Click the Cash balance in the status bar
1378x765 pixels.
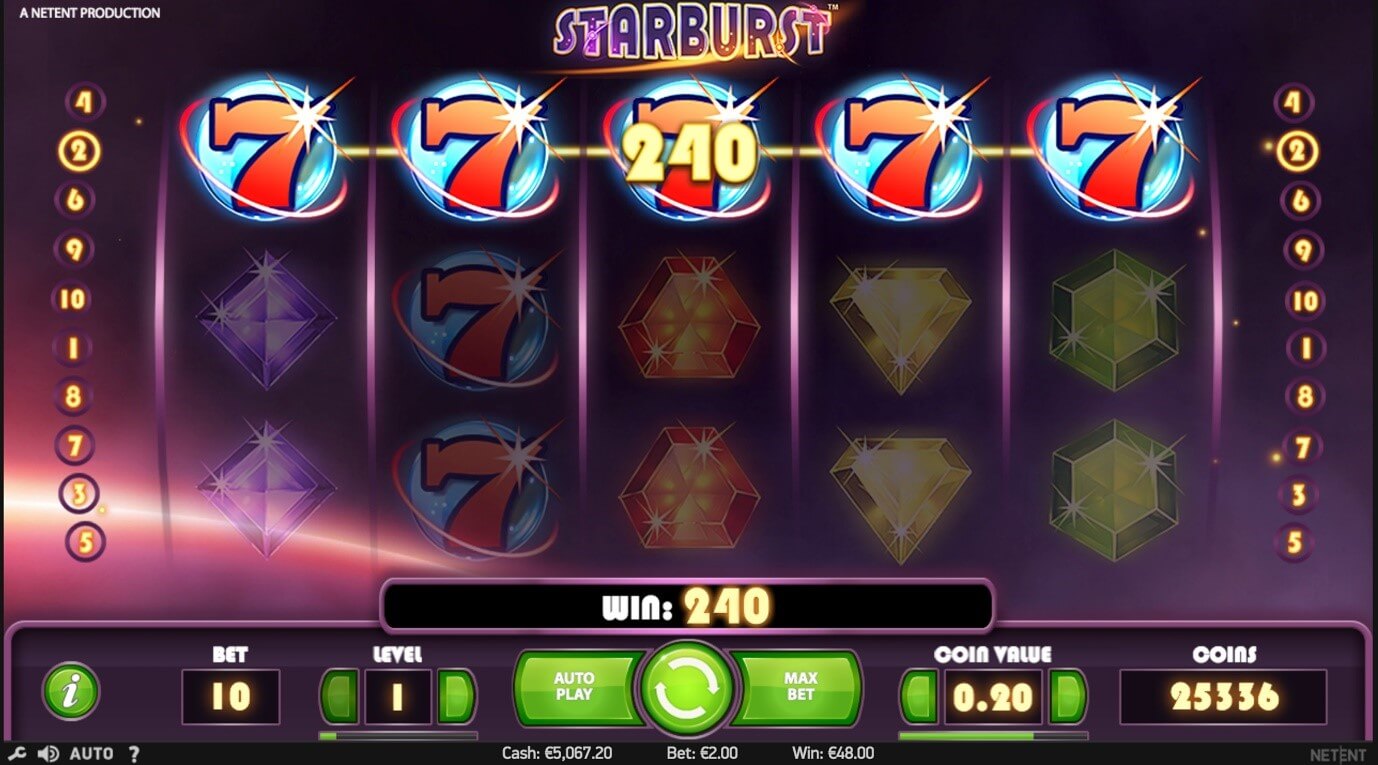[556, 752]
